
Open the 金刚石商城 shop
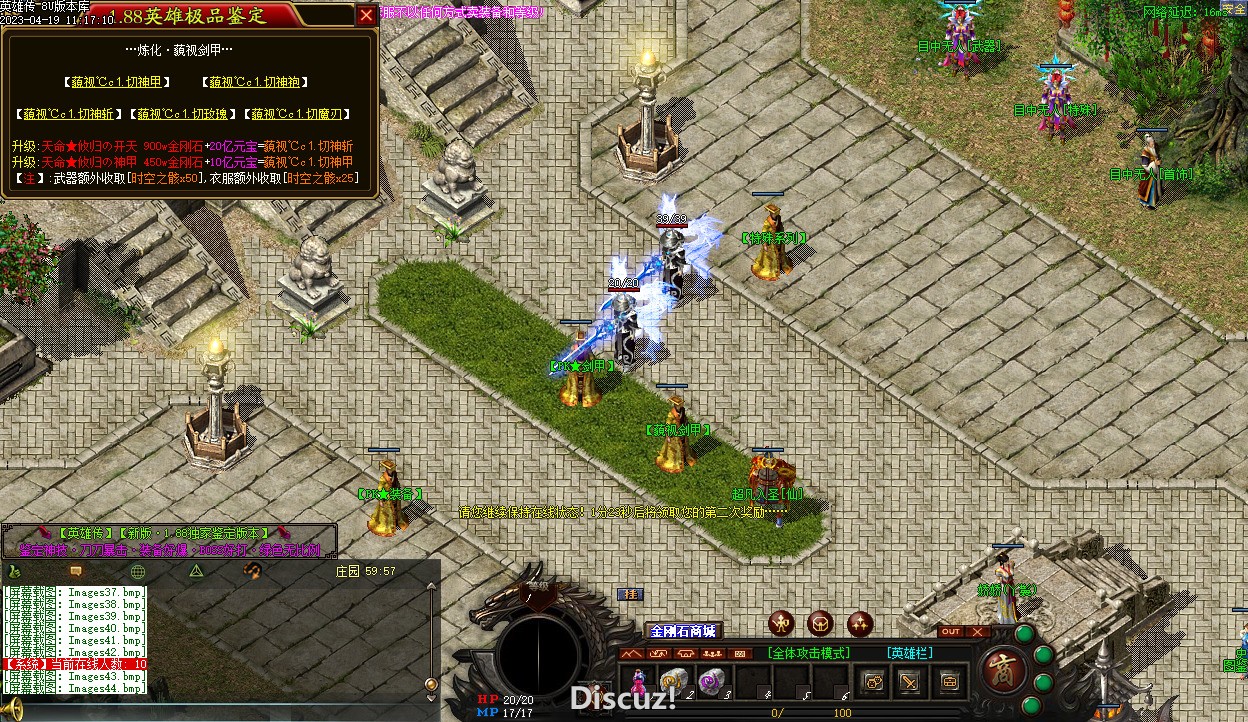click(683, 631)
